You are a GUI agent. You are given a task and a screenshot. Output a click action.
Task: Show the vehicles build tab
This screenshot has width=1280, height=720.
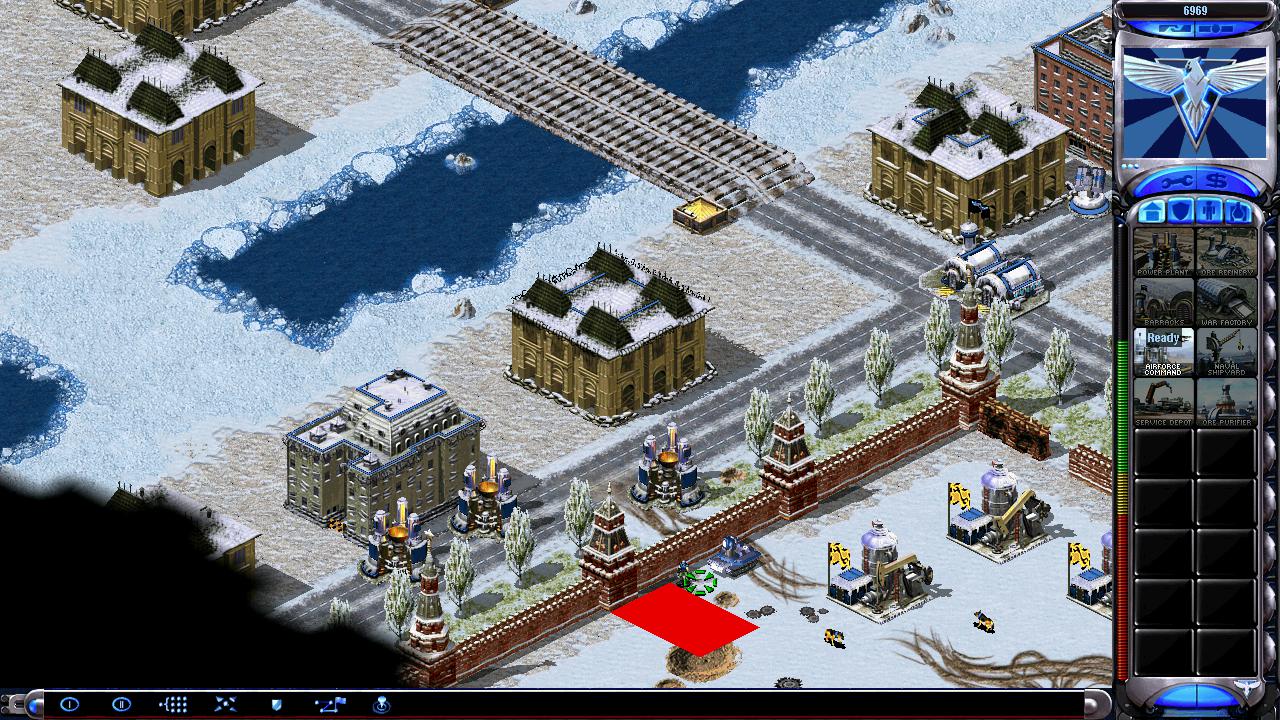click(x=1238, y=212)
